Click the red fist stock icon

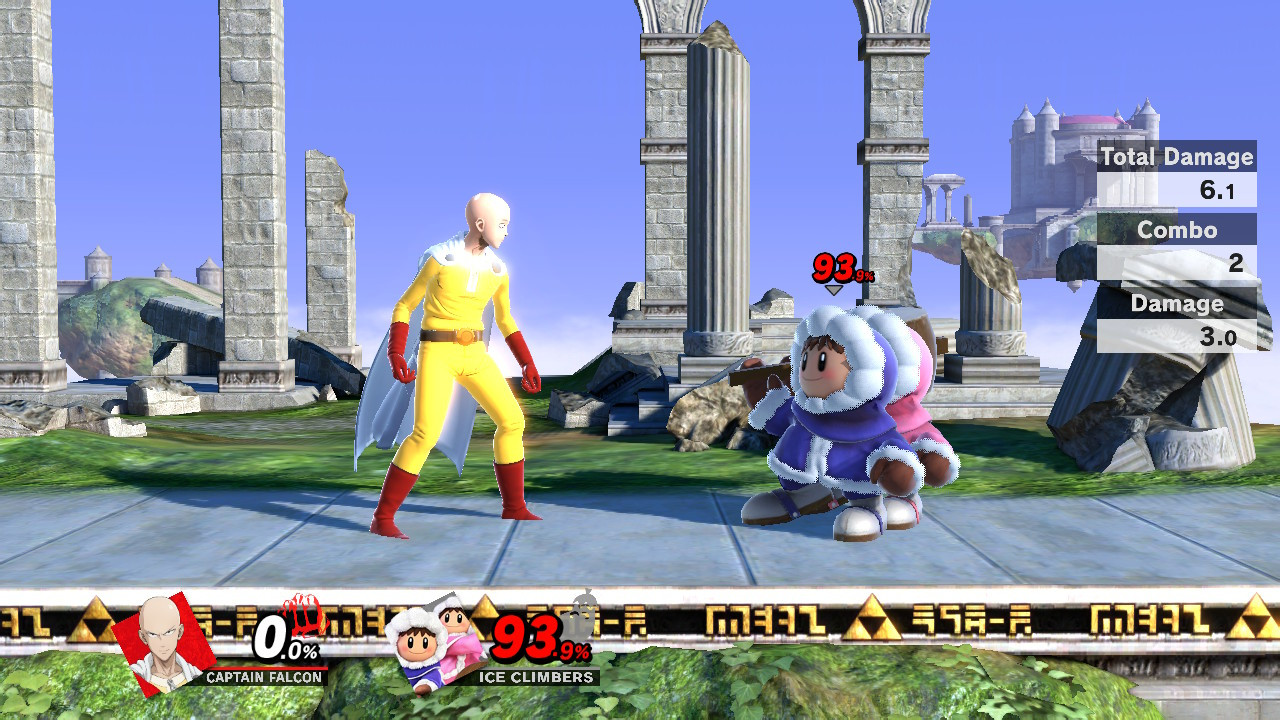pyautogui.click(x=305, y=619)
